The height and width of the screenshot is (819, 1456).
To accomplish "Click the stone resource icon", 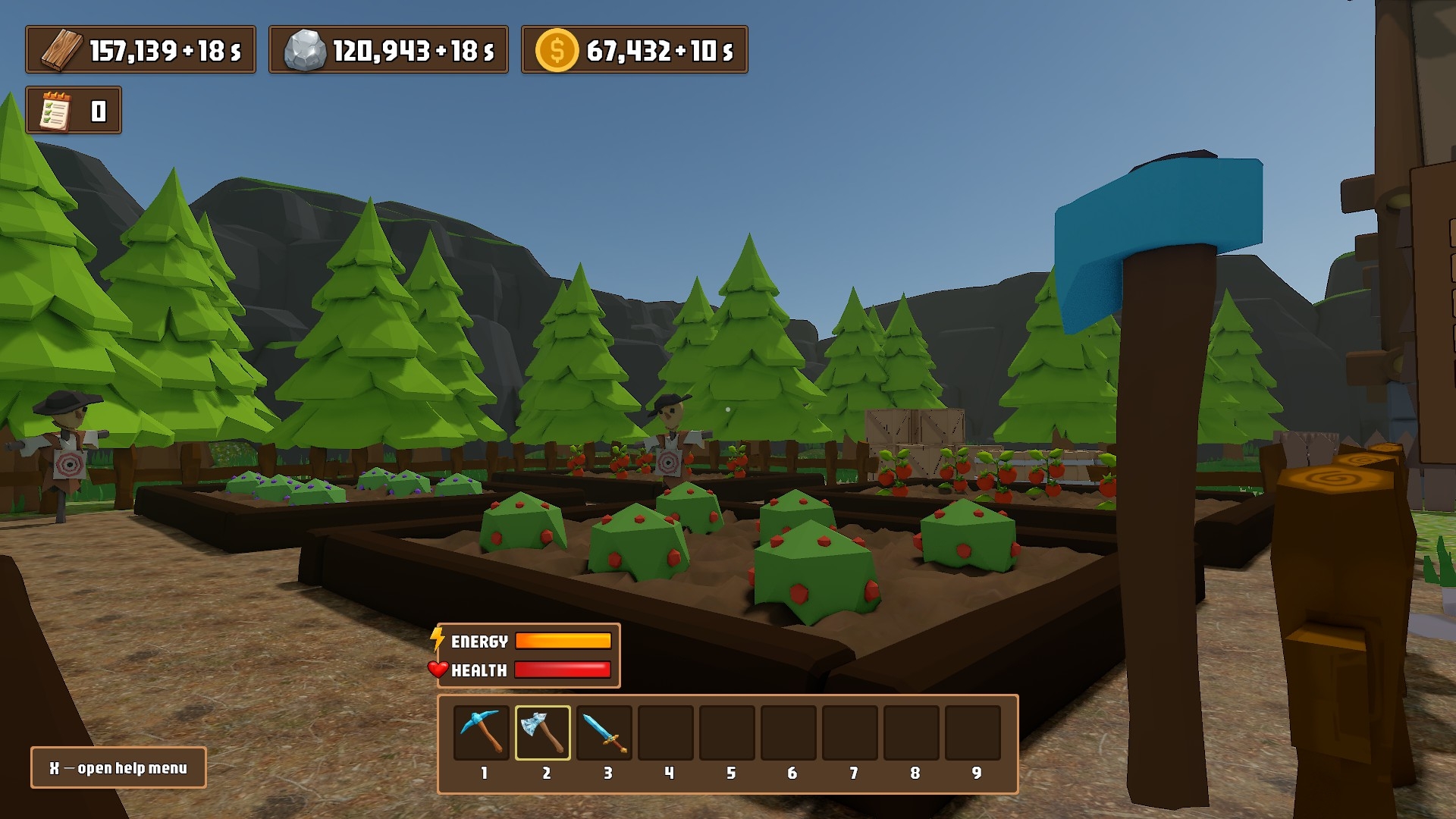I will [x=305, y=50].
